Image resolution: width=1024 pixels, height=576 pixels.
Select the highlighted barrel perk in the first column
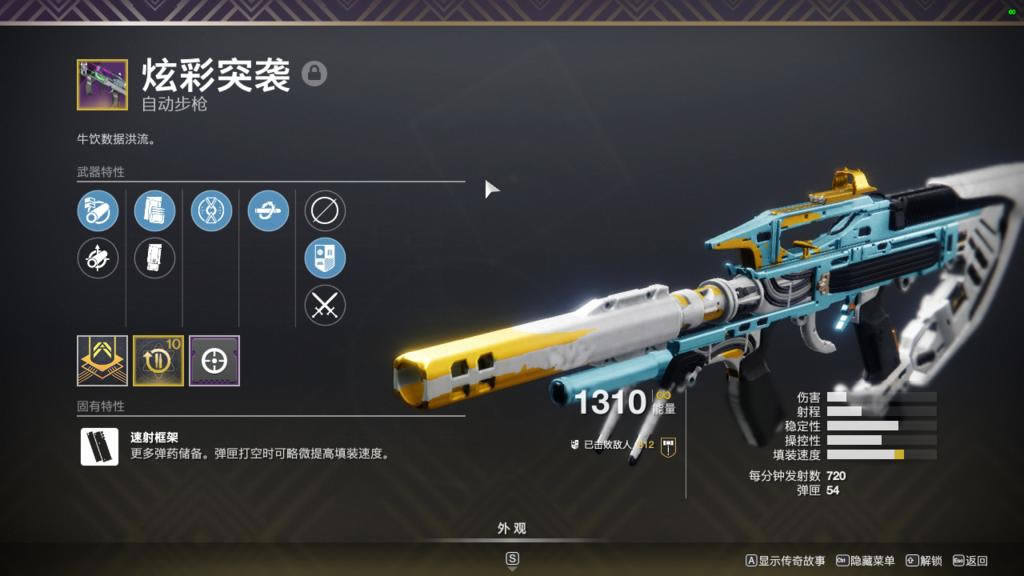(98, 211)
